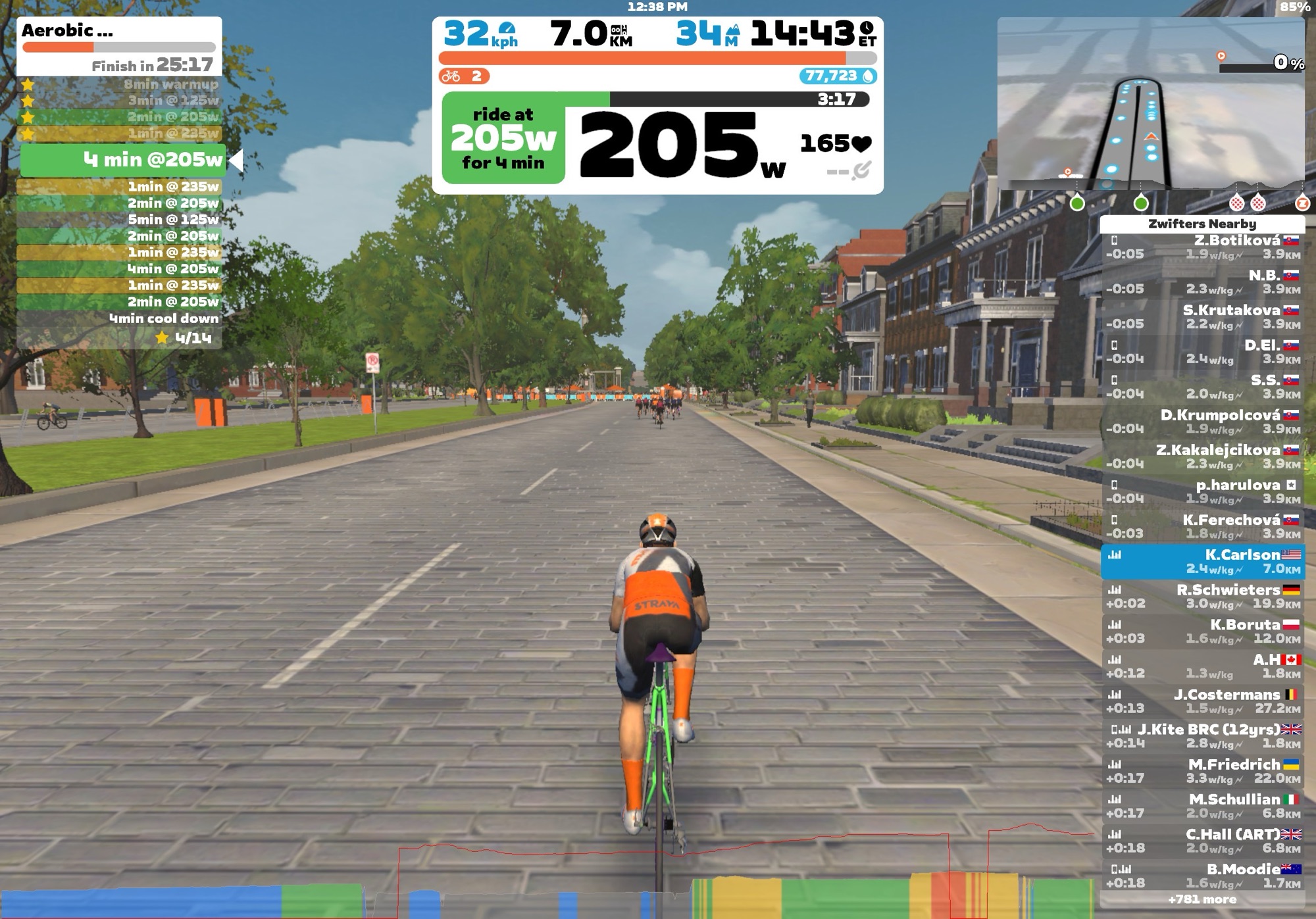The width and height of the screenshot is (1316, 919).
Task: Click the 77,723 drops counter
Action: [838, 76]
